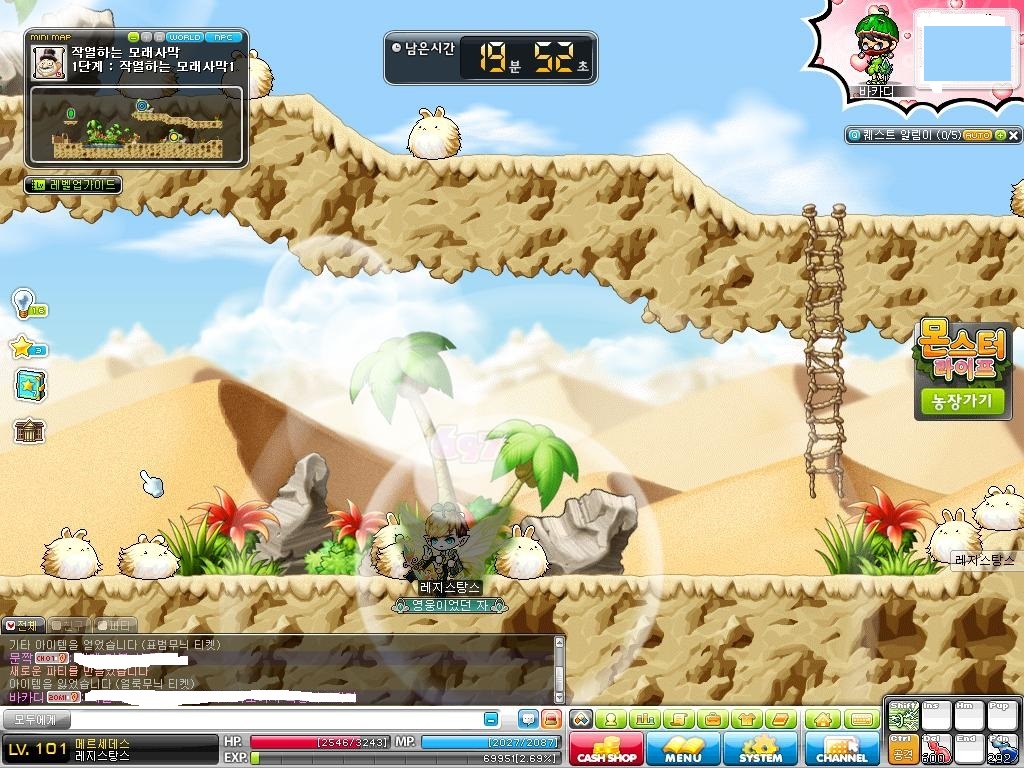The width and height of the screenshot is (1024, 768).
Task: Open the SYSTEM menu
Action: (x=760, y=749)
